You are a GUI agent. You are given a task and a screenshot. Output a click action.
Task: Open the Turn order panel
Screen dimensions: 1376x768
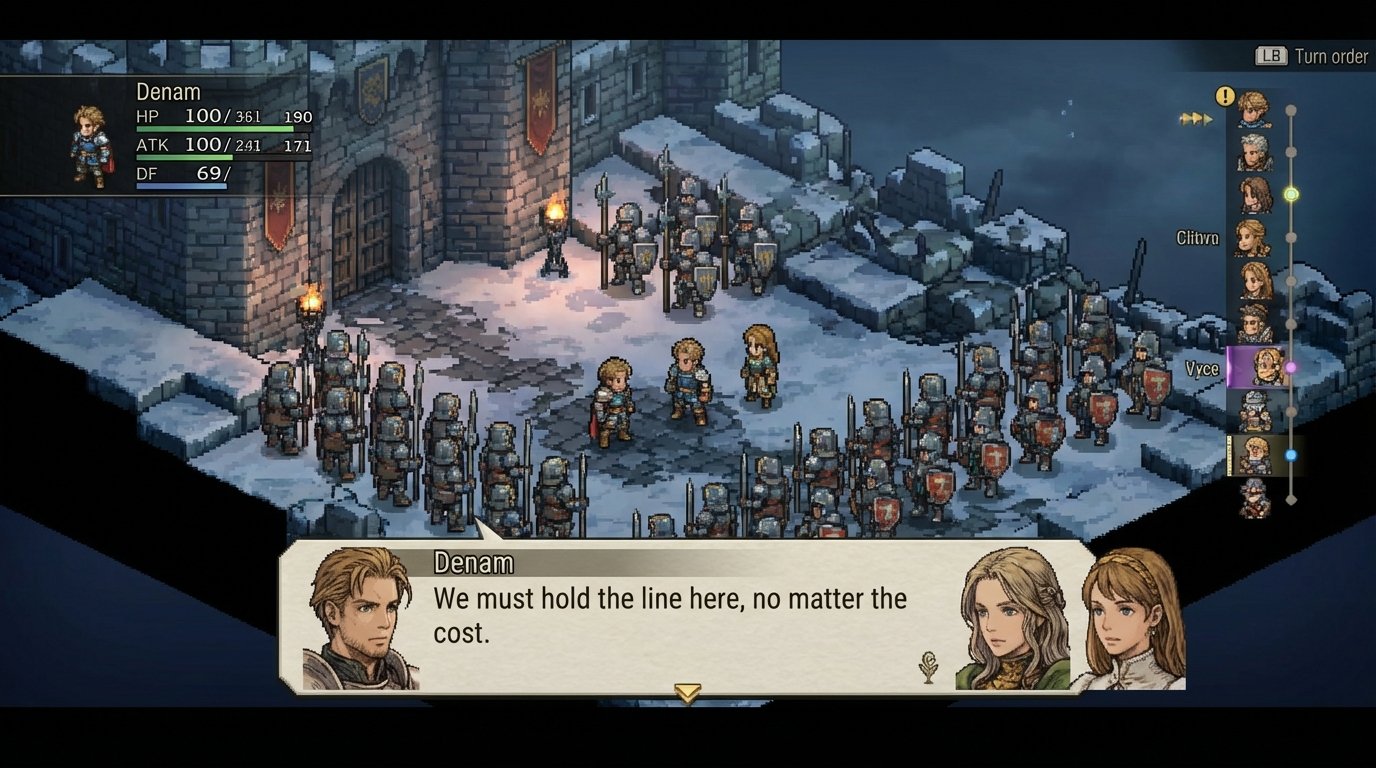pos(1311,56)
